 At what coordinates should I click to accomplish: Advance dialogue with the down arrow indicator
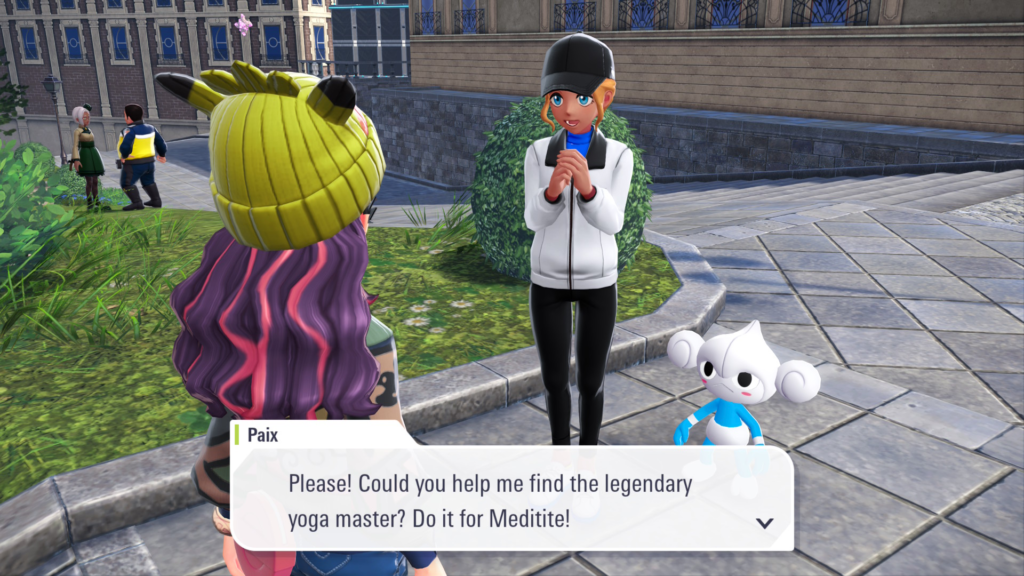pos(765,522)
